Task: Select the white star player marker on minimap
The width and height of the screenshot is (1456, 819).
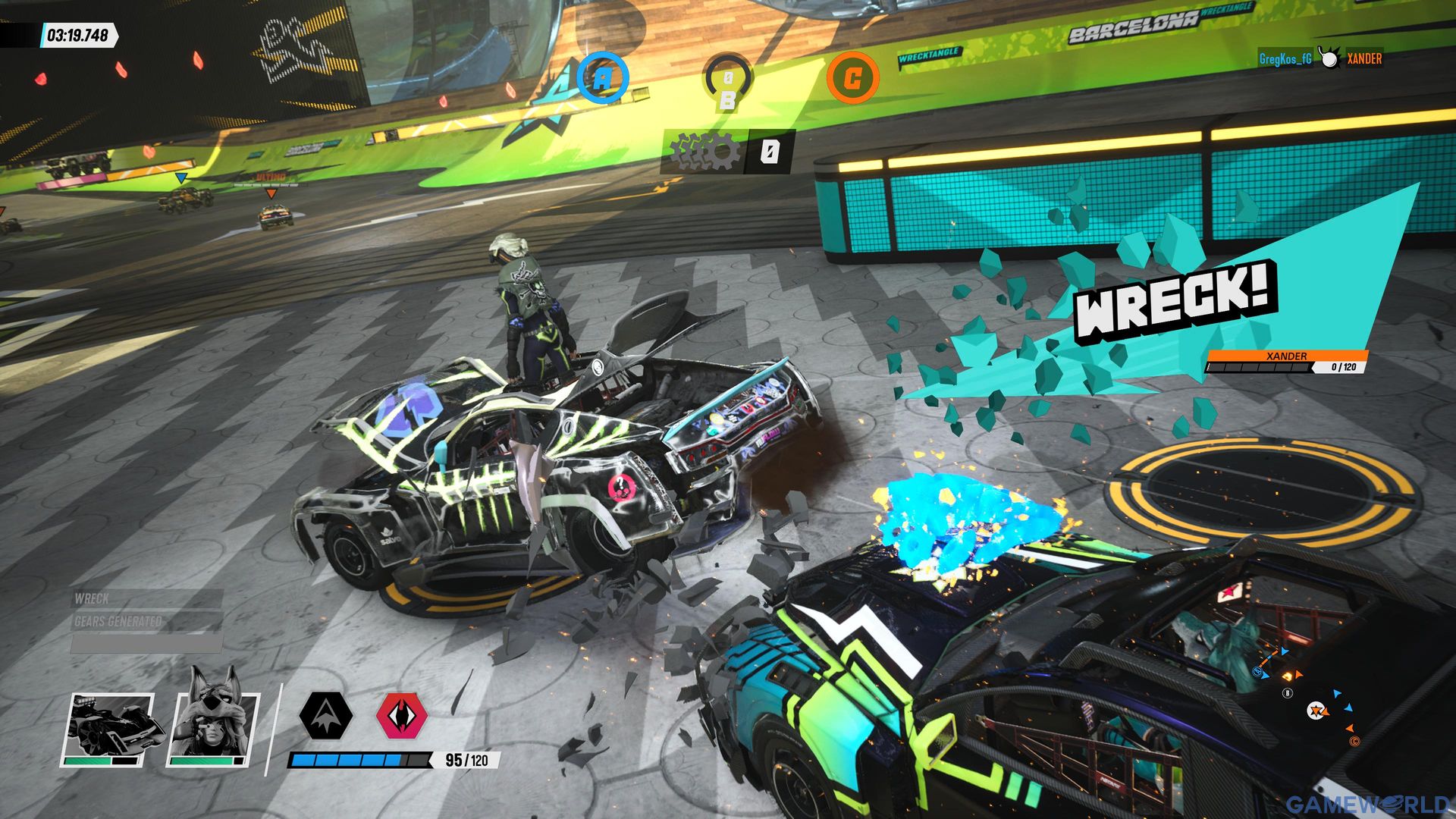Action: coord(1316,711)
